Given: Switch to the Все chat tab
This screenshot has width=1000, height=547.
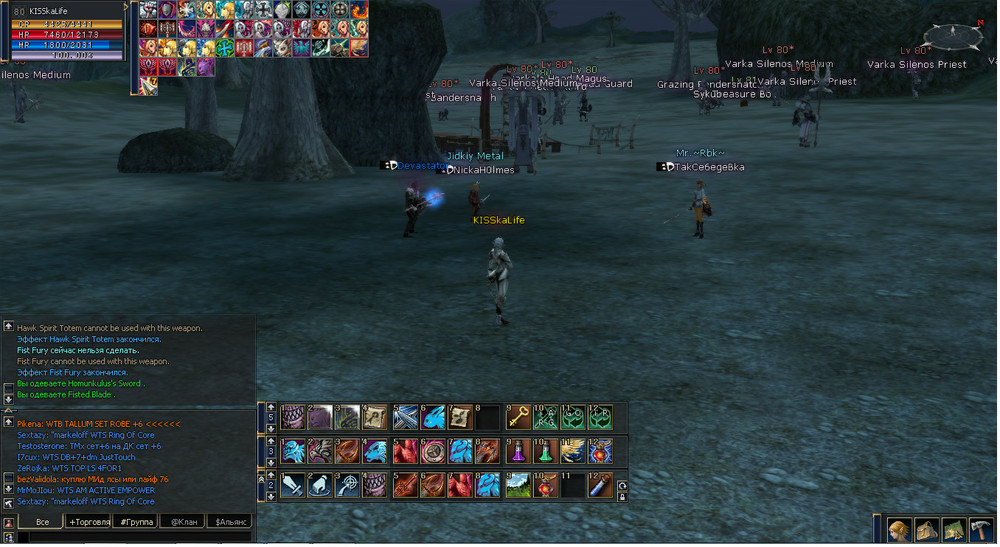Looking at the screenshot, I should (42, 522).
